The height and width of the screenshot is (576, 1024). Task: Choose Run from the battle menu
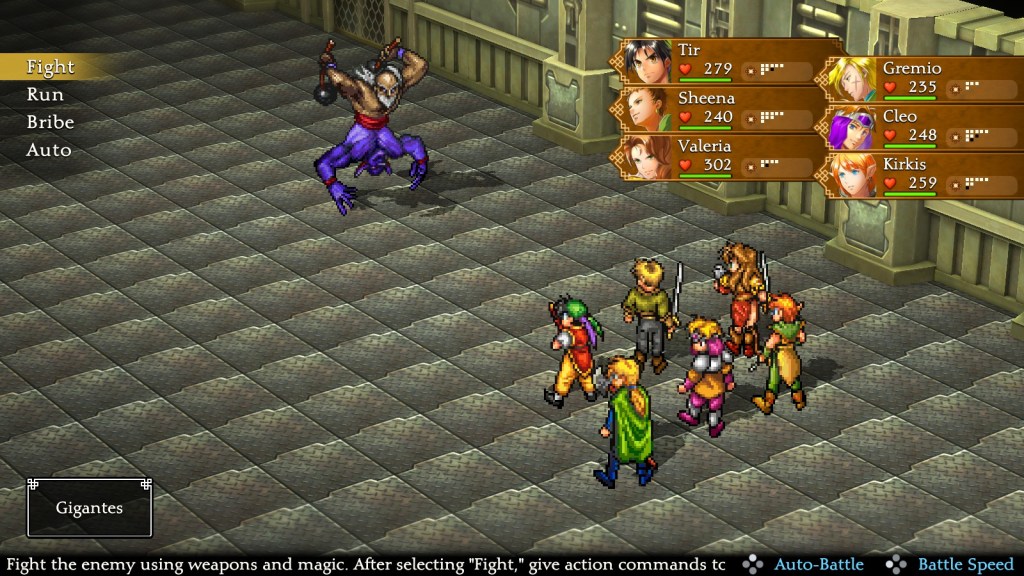[45, 95]
